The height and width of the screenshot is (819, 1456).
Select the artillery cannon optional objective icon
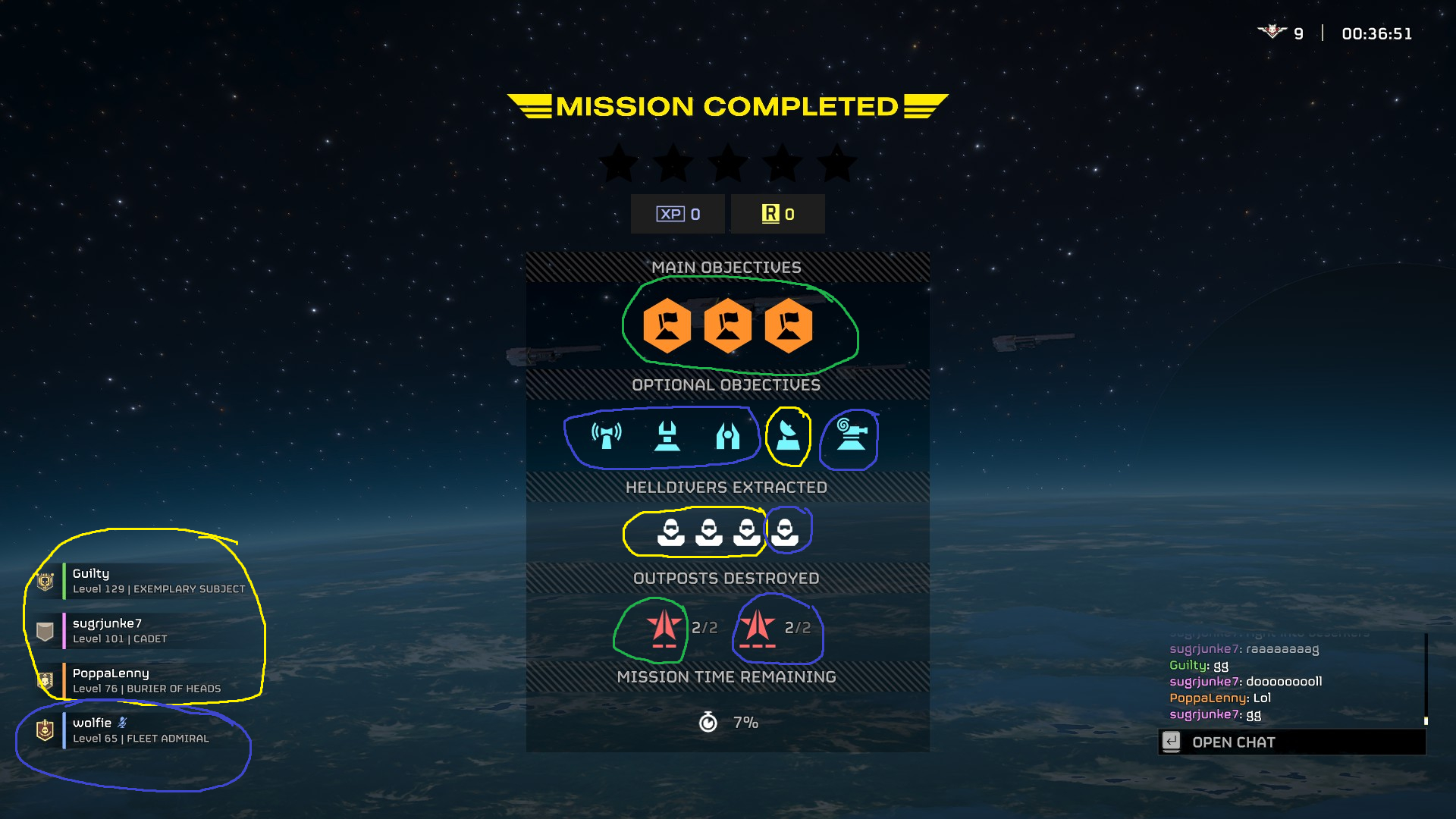pyautogui.click(x=851, y=435)
